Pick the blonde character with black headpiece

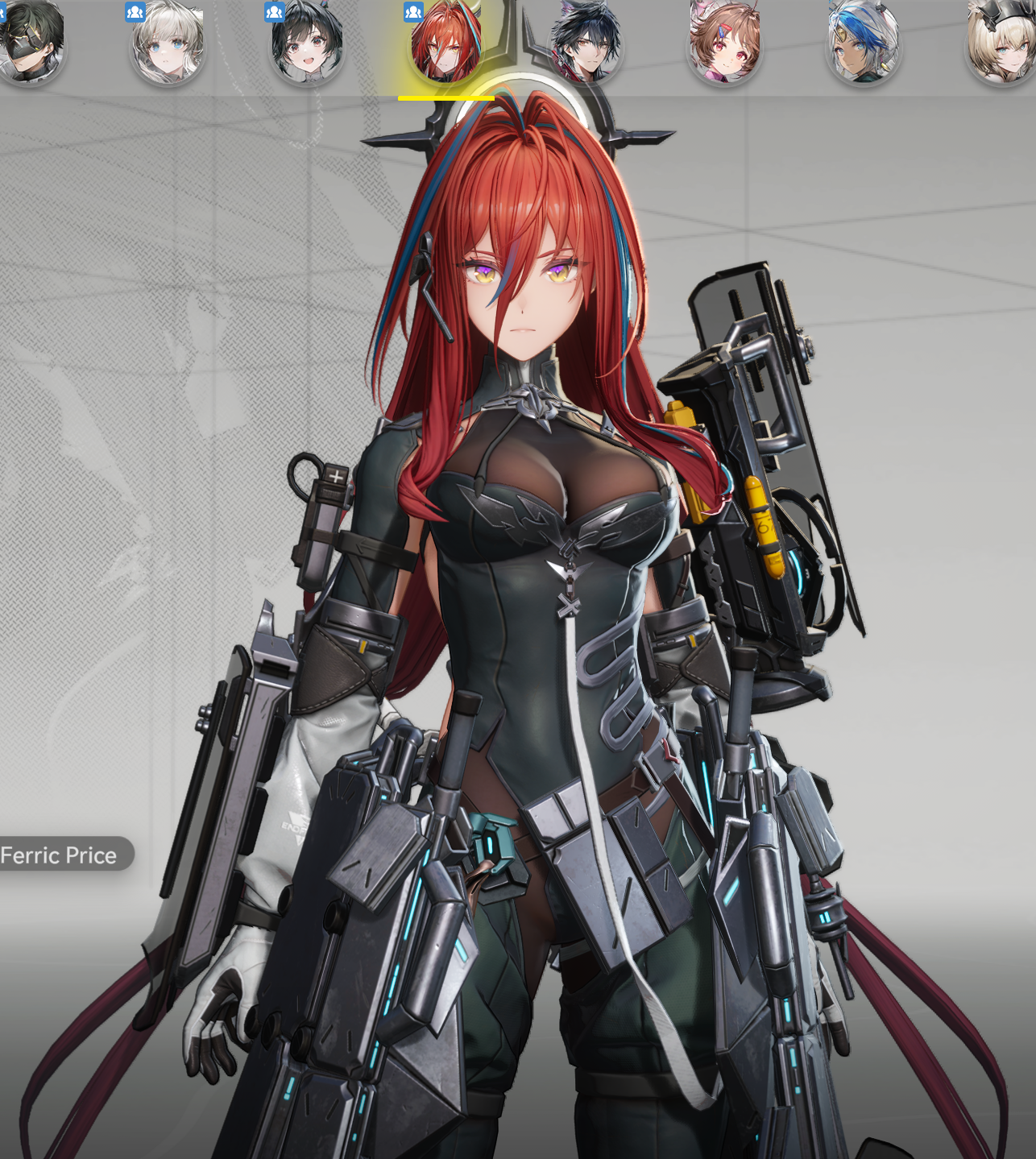1001,43
